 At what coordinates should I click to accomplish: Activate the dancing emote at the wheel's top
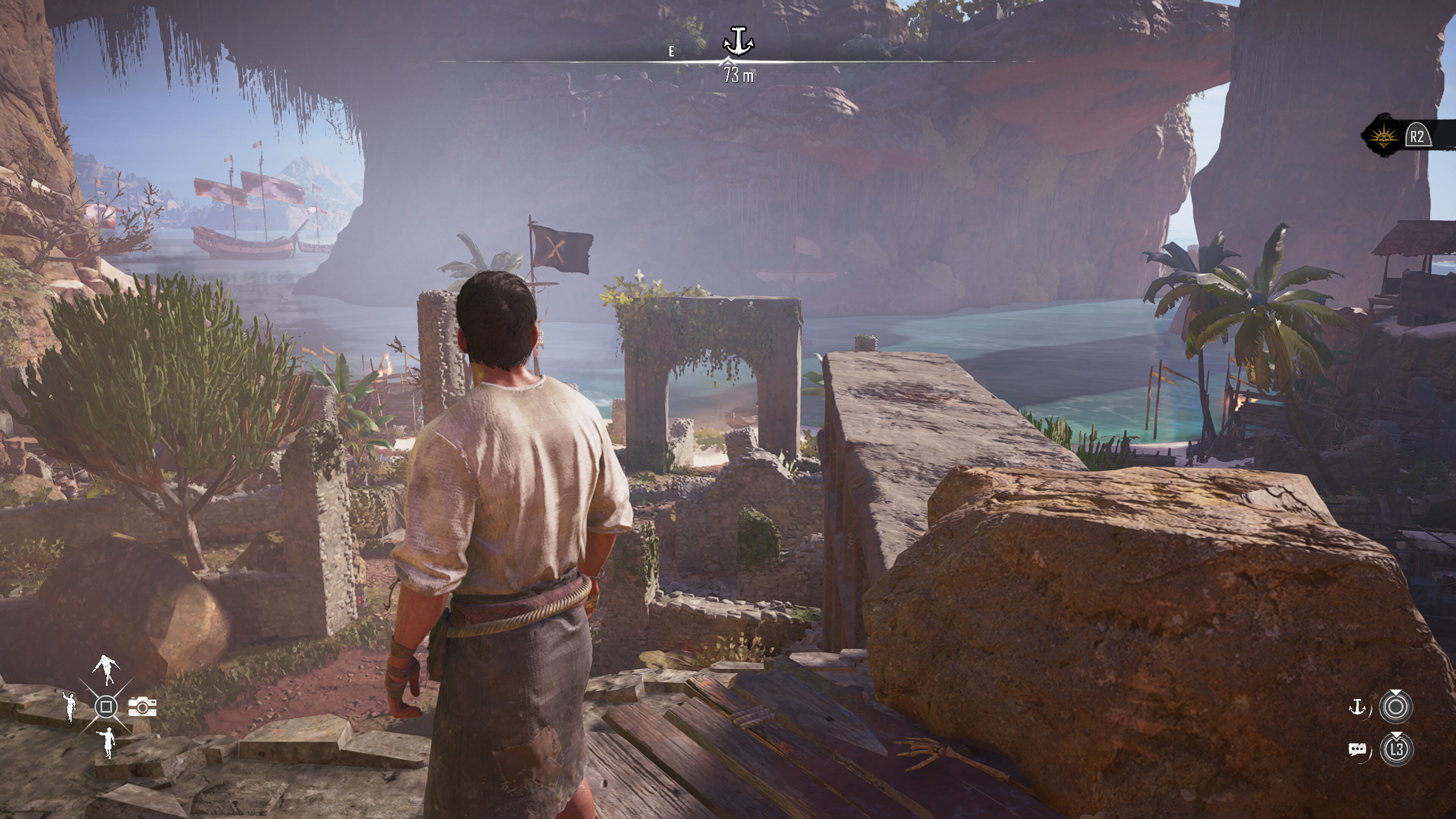[106, 669]
